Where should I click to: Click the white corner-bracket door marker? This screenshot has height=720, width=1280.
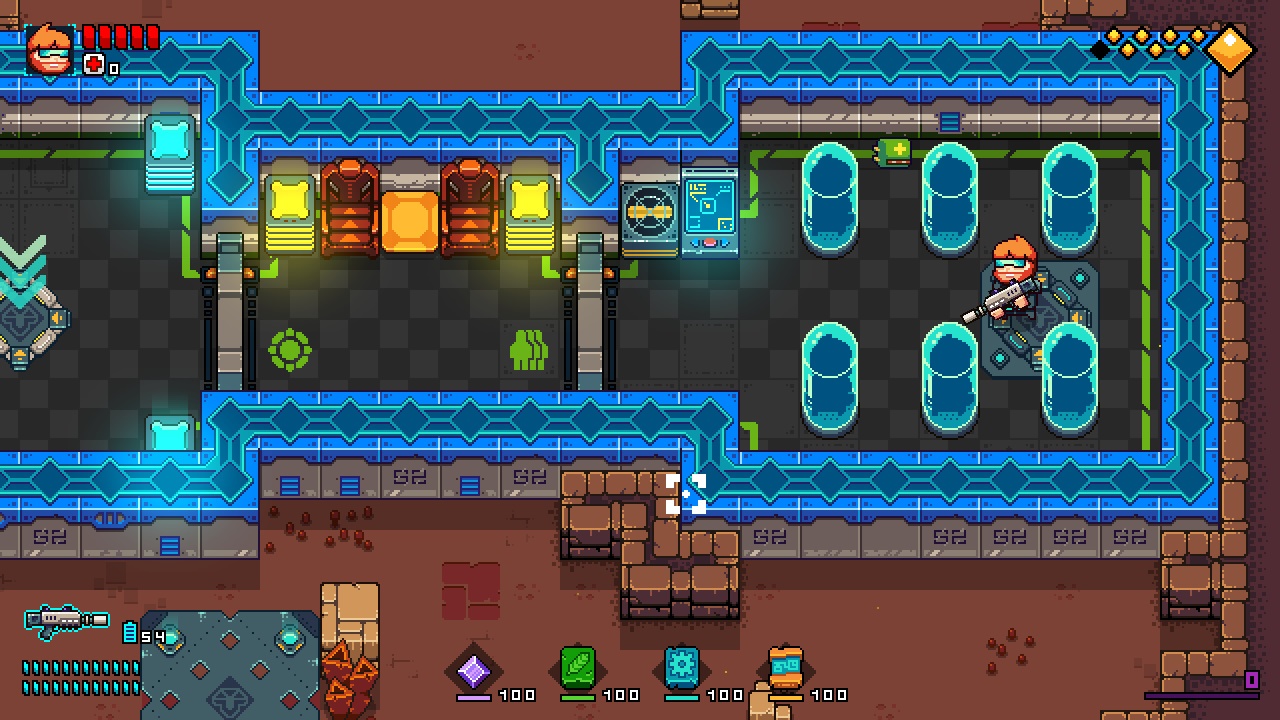(x=686, y=492)
